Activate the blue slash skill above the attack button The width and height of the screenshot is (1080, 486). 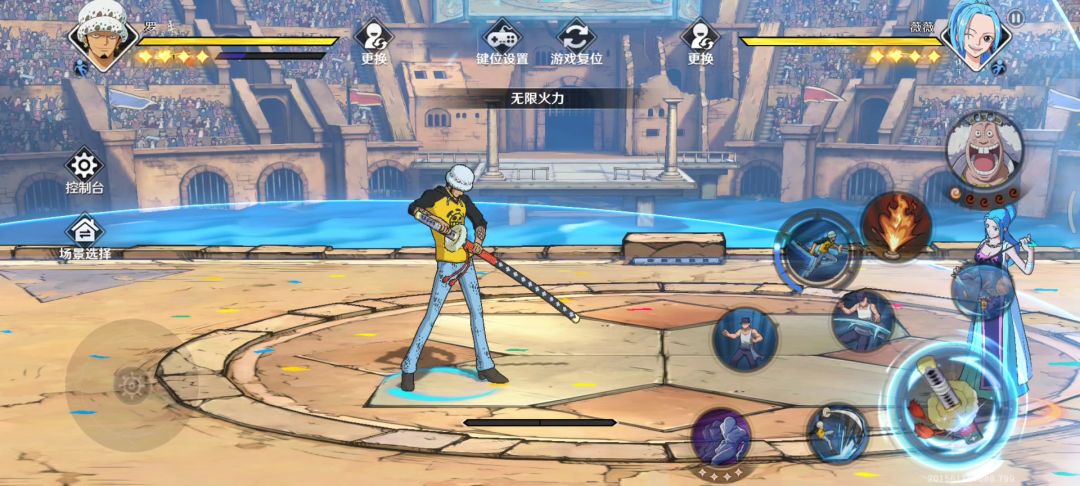point(863,321)
